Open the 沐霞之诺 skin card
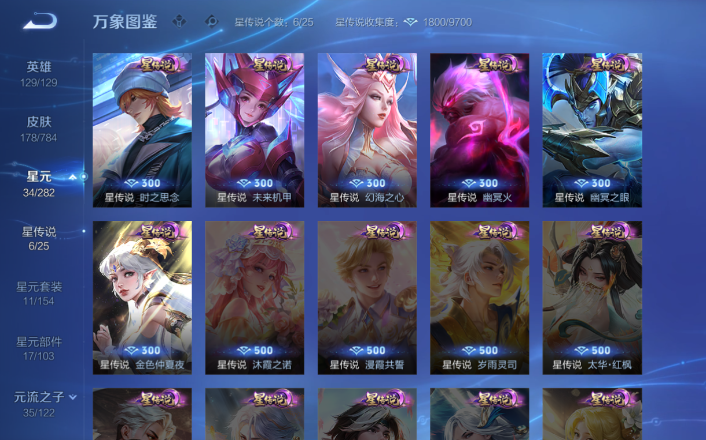Viewport: 706px width, 440px height. point(255,296)
